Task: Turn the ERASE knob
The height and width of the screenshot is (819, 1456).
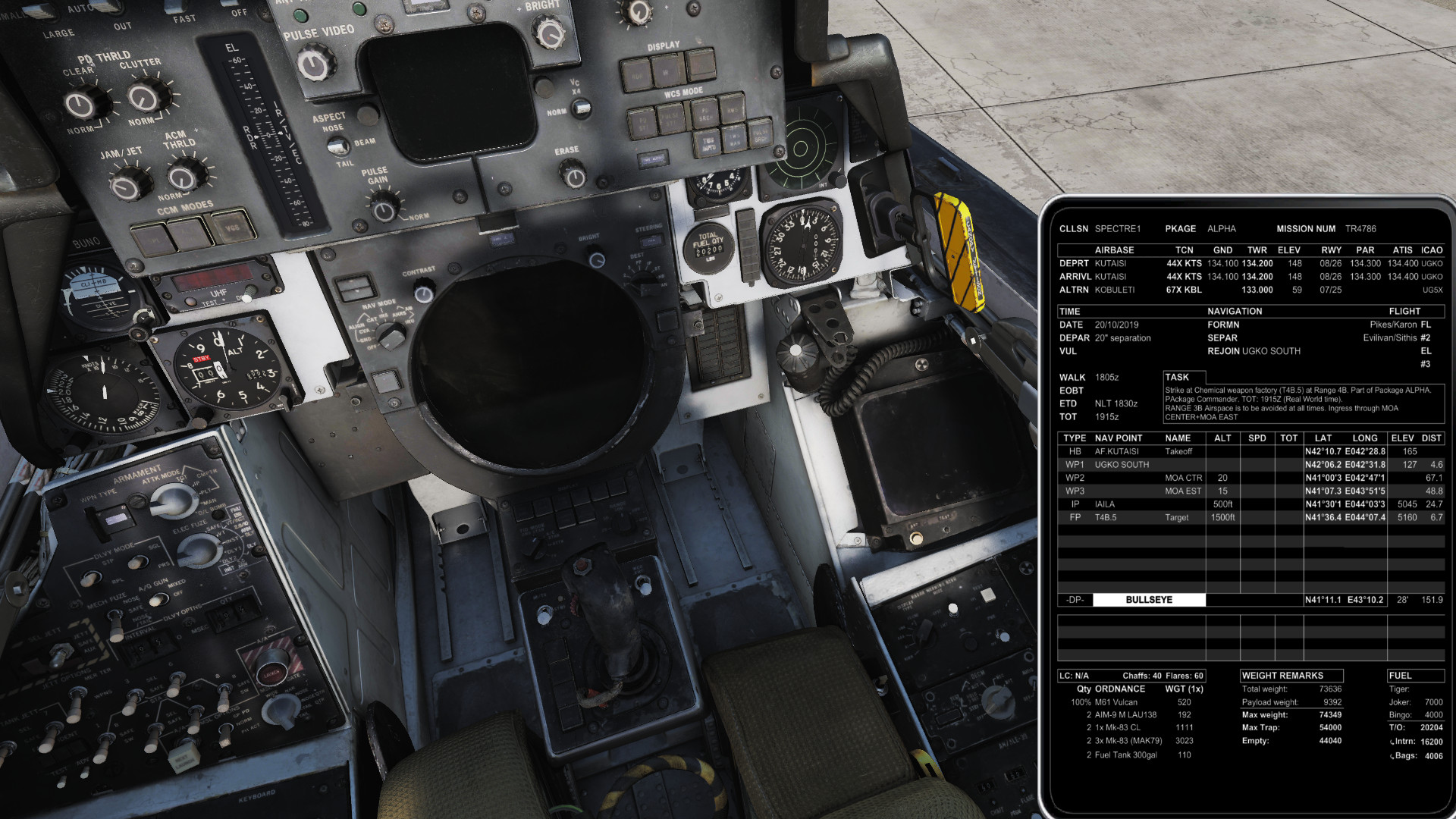Action: [x=574, y=176]
